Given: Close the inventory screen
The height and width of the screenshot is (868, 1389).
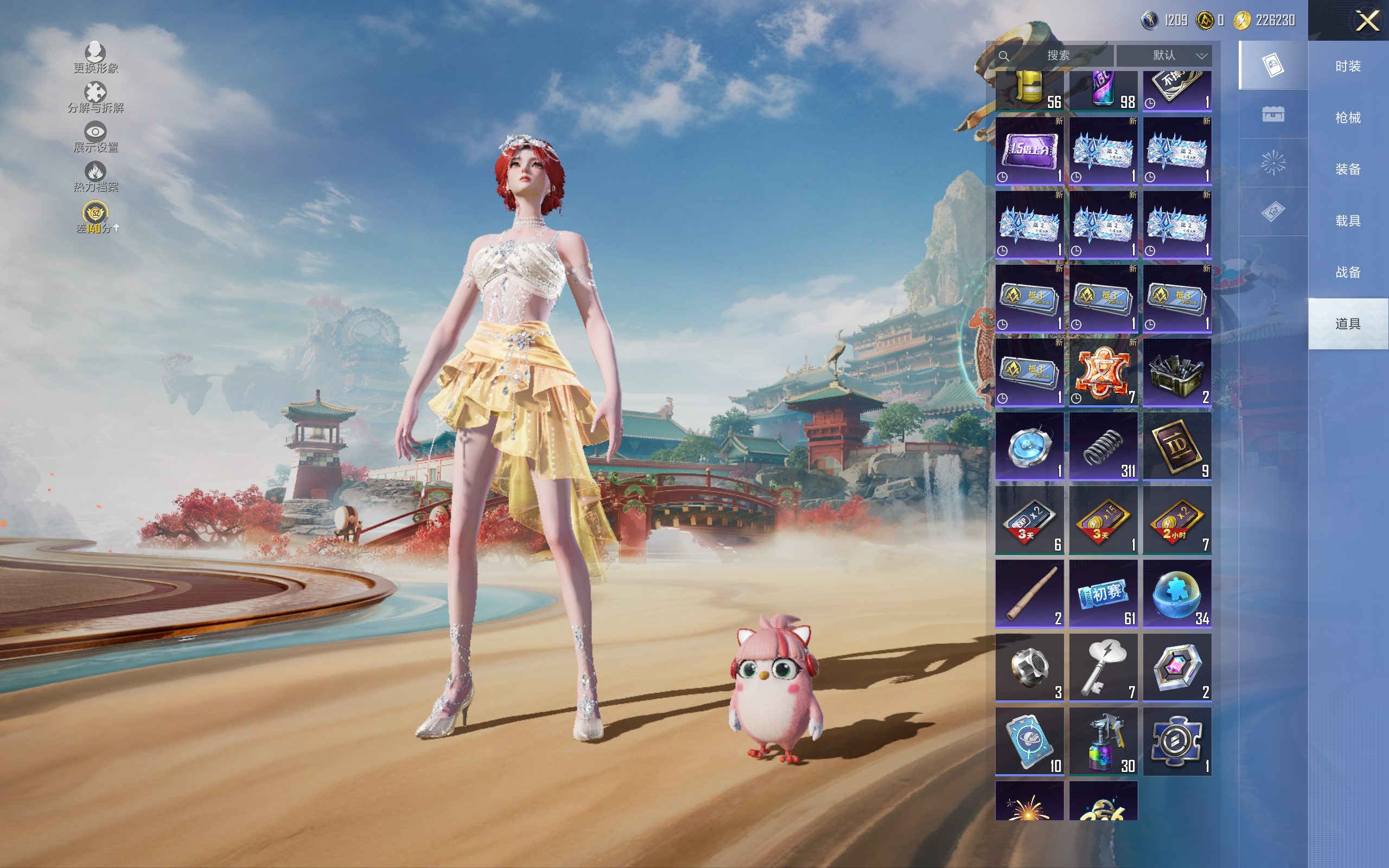Looking at the screenshot, I should pyautogui.click(x=1367, y=21).
